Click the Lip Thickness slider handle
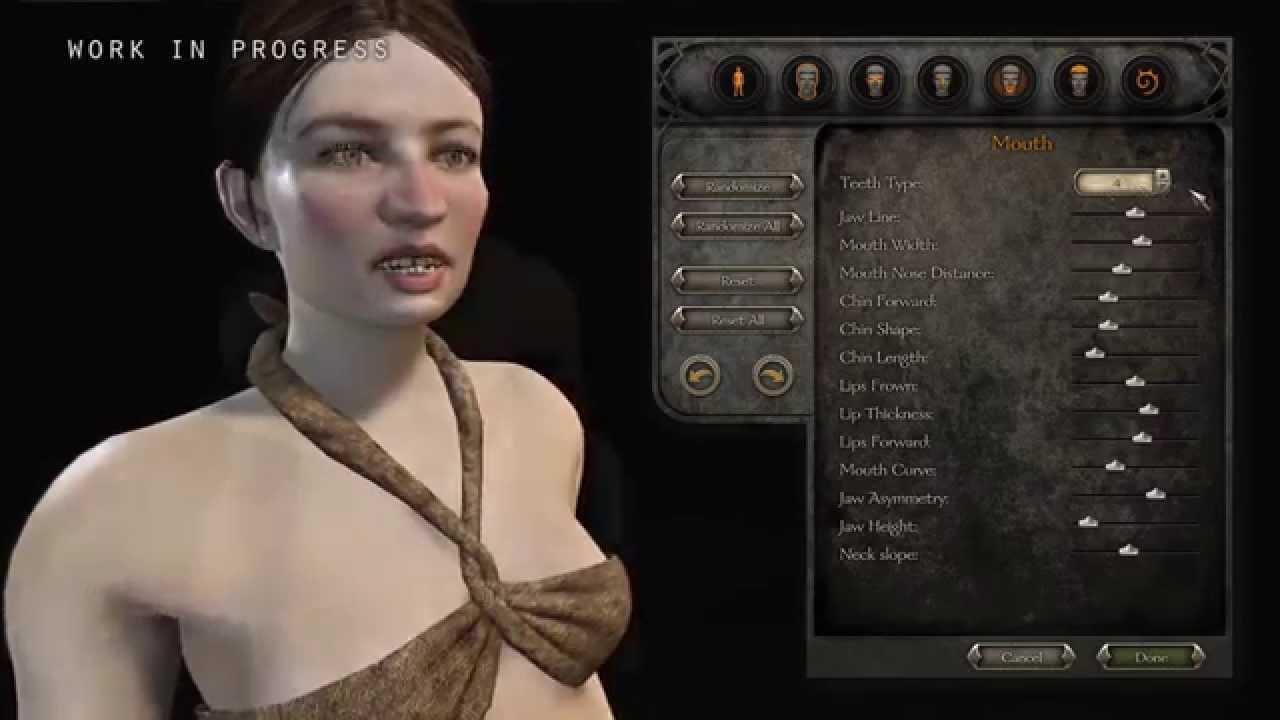This screenshot has width=1280, height=720. (x=1148, y=409)
